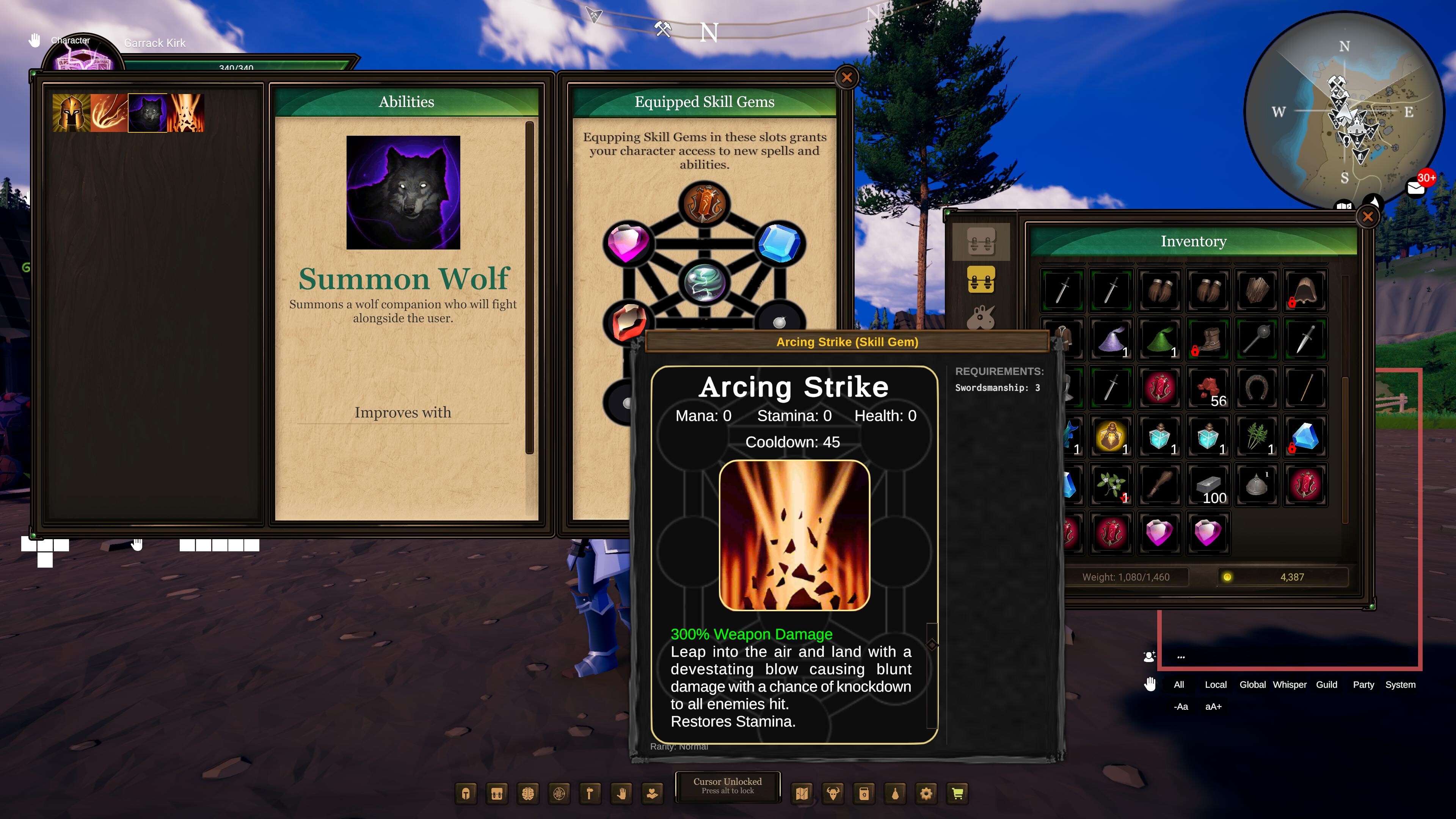Enable the System chat filter
1456x819 pixels.
point(1401,684)
